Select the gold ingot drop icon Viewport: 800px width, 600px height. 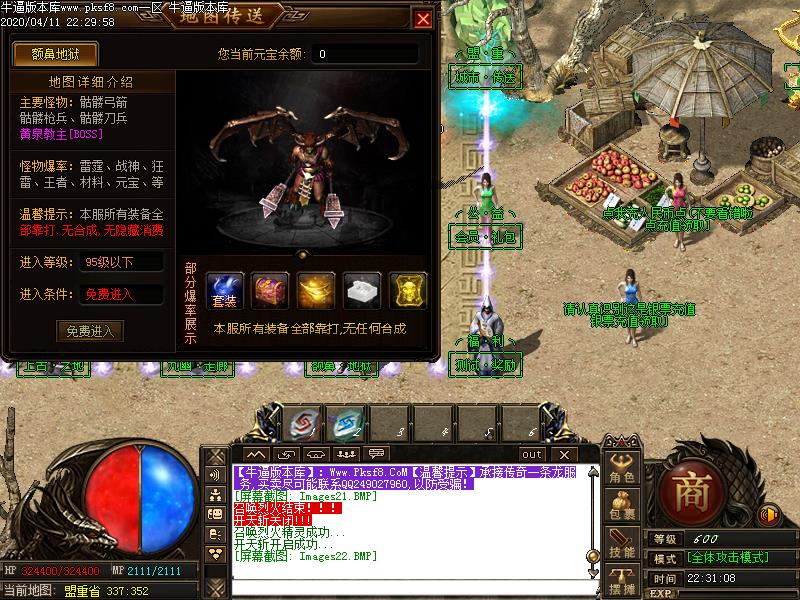tap(316, 290)
